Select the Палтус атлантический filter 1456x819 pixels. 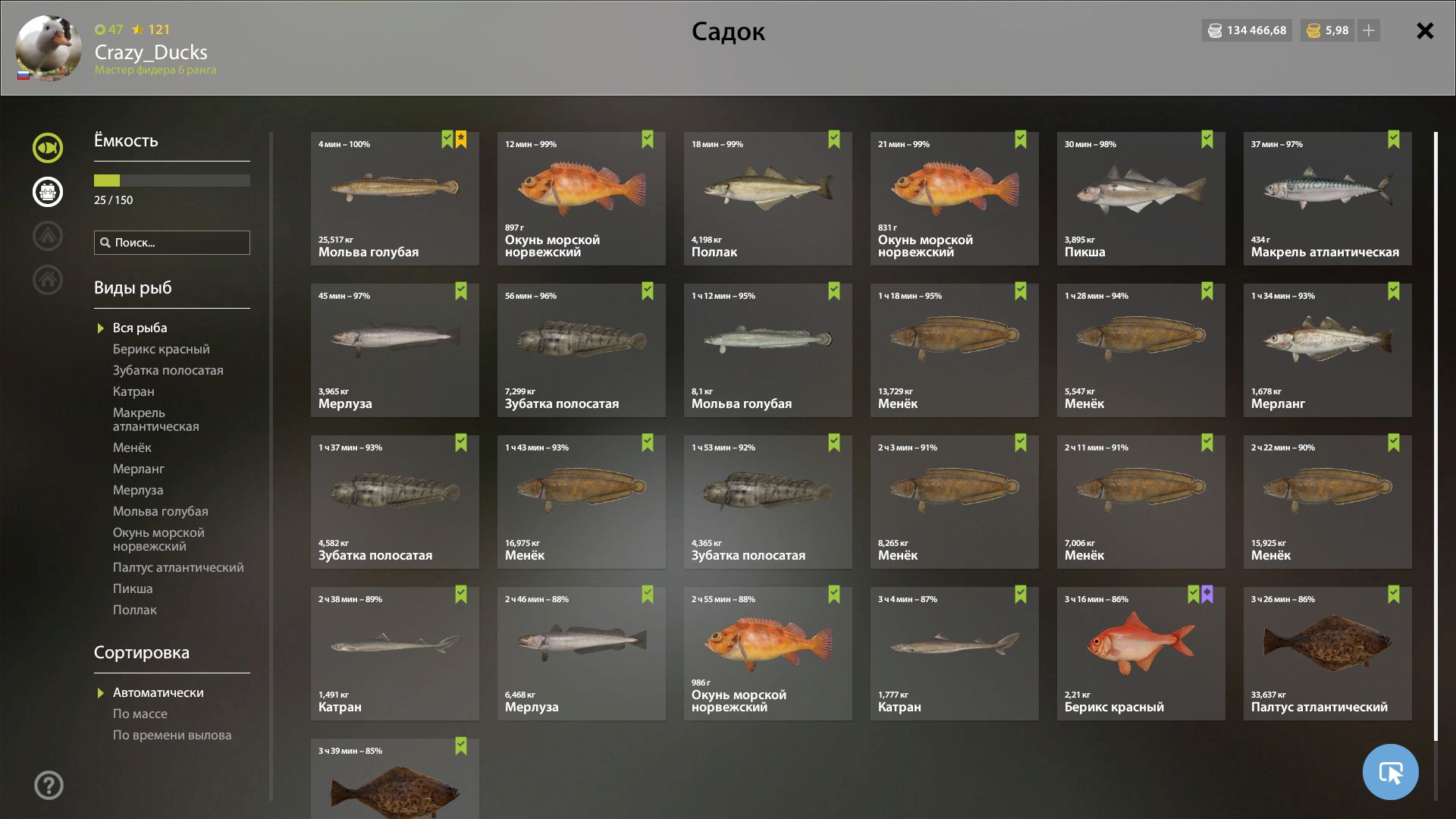point(178,567)
